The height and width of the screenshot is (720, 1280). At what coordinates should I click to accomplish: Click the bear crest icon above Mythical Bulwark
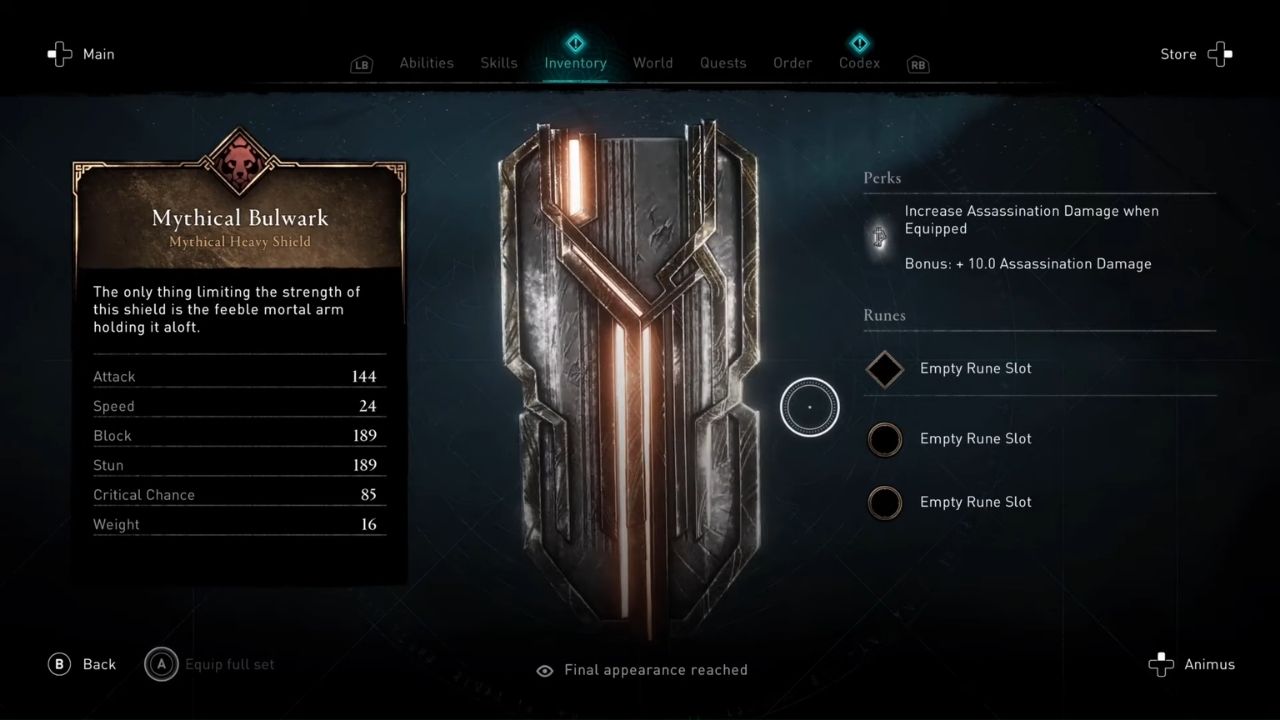(x=239, y=160)
